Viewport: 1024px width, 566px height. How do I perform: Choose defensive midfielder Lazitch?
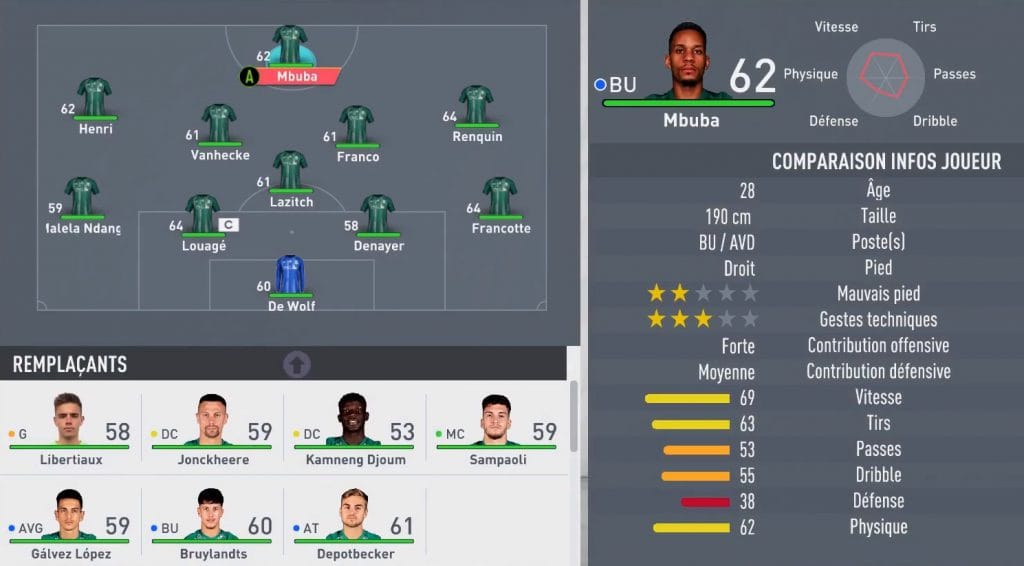point(290,171)
